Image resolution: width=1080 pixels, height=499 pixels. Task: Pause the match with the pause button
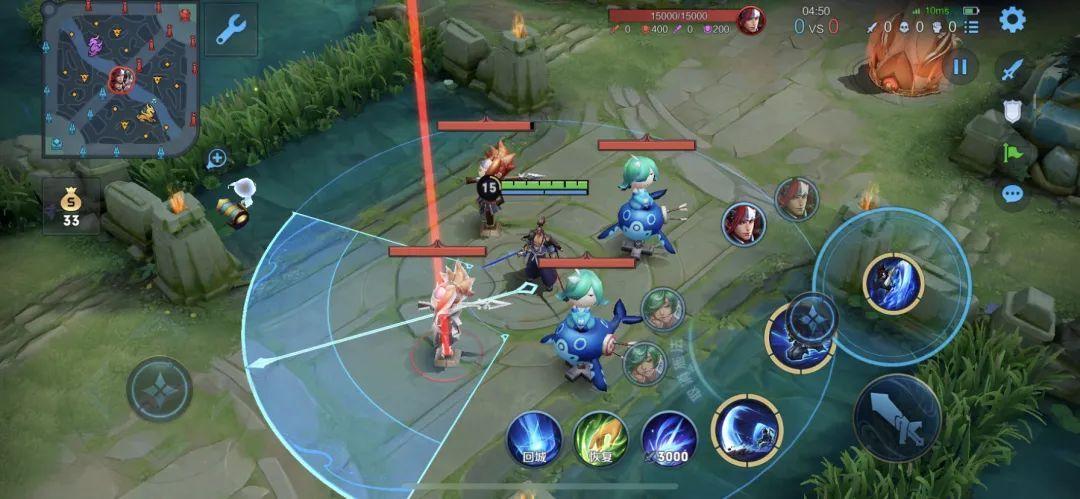tap(960, 67)
